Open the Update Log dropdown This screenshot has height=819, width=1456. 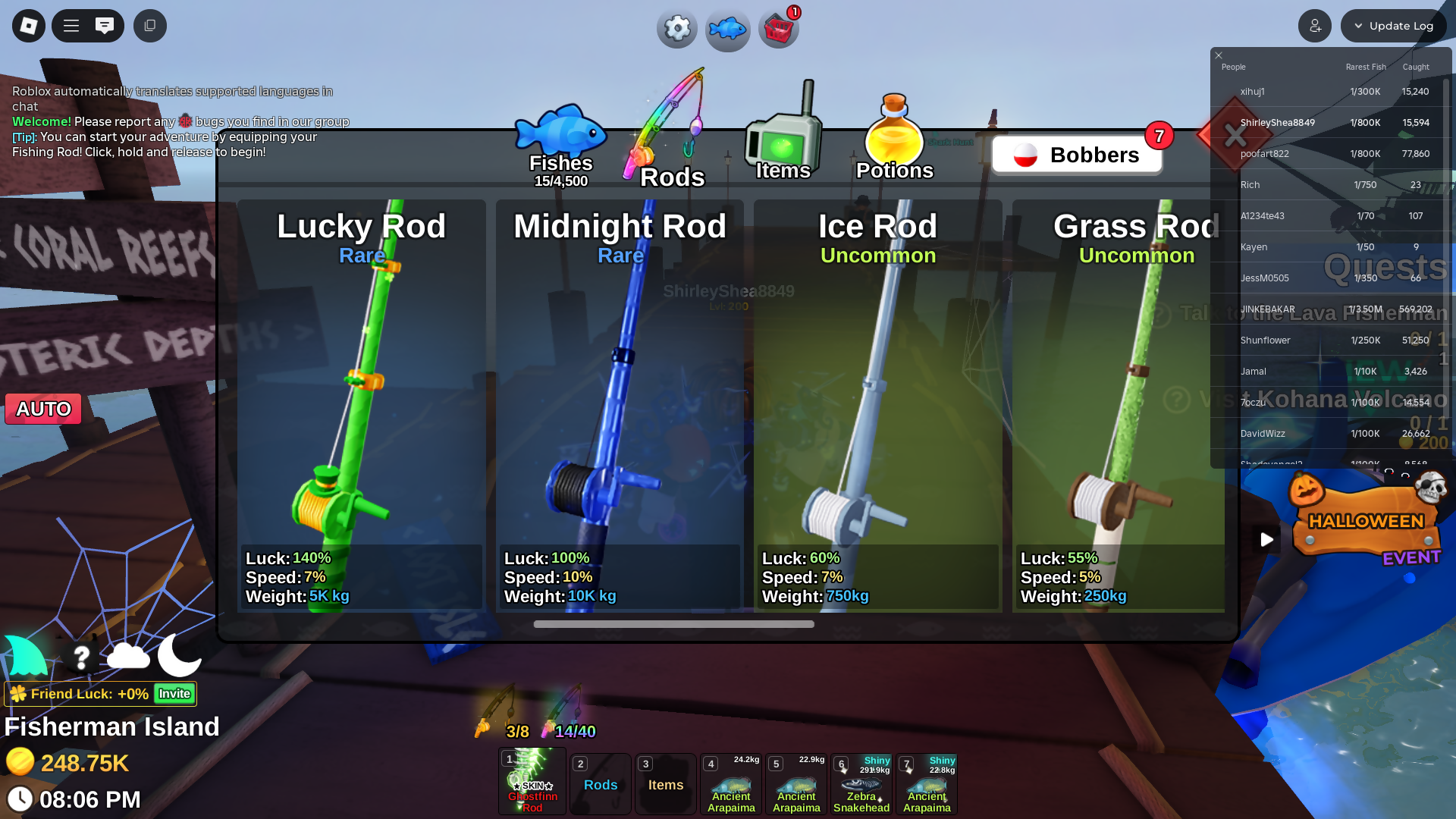tap(1394, 26)
